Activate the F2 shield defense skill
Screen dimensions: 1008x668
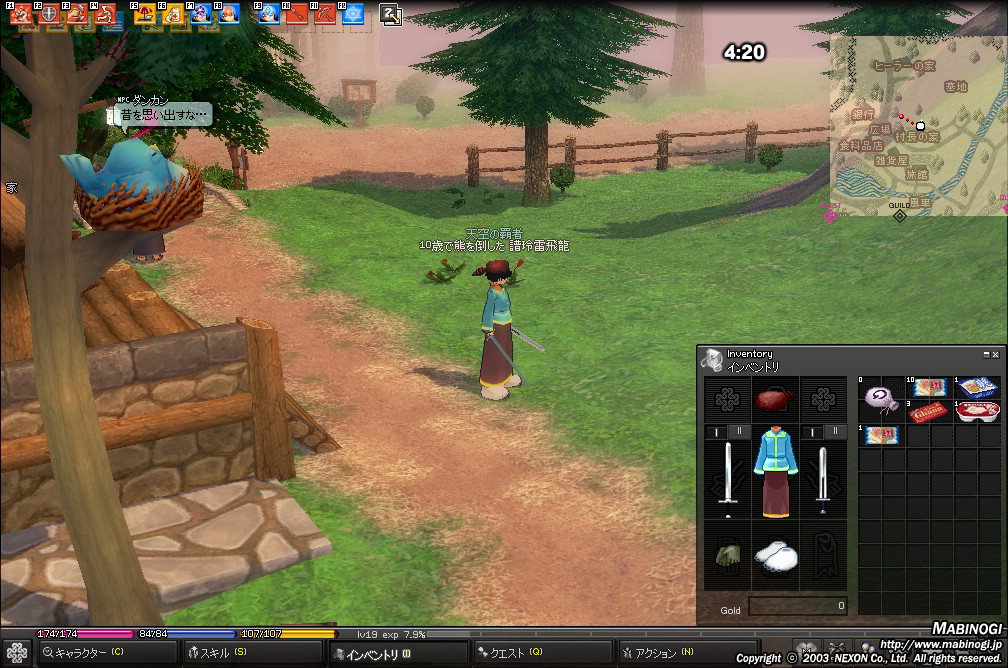point(48,14)
